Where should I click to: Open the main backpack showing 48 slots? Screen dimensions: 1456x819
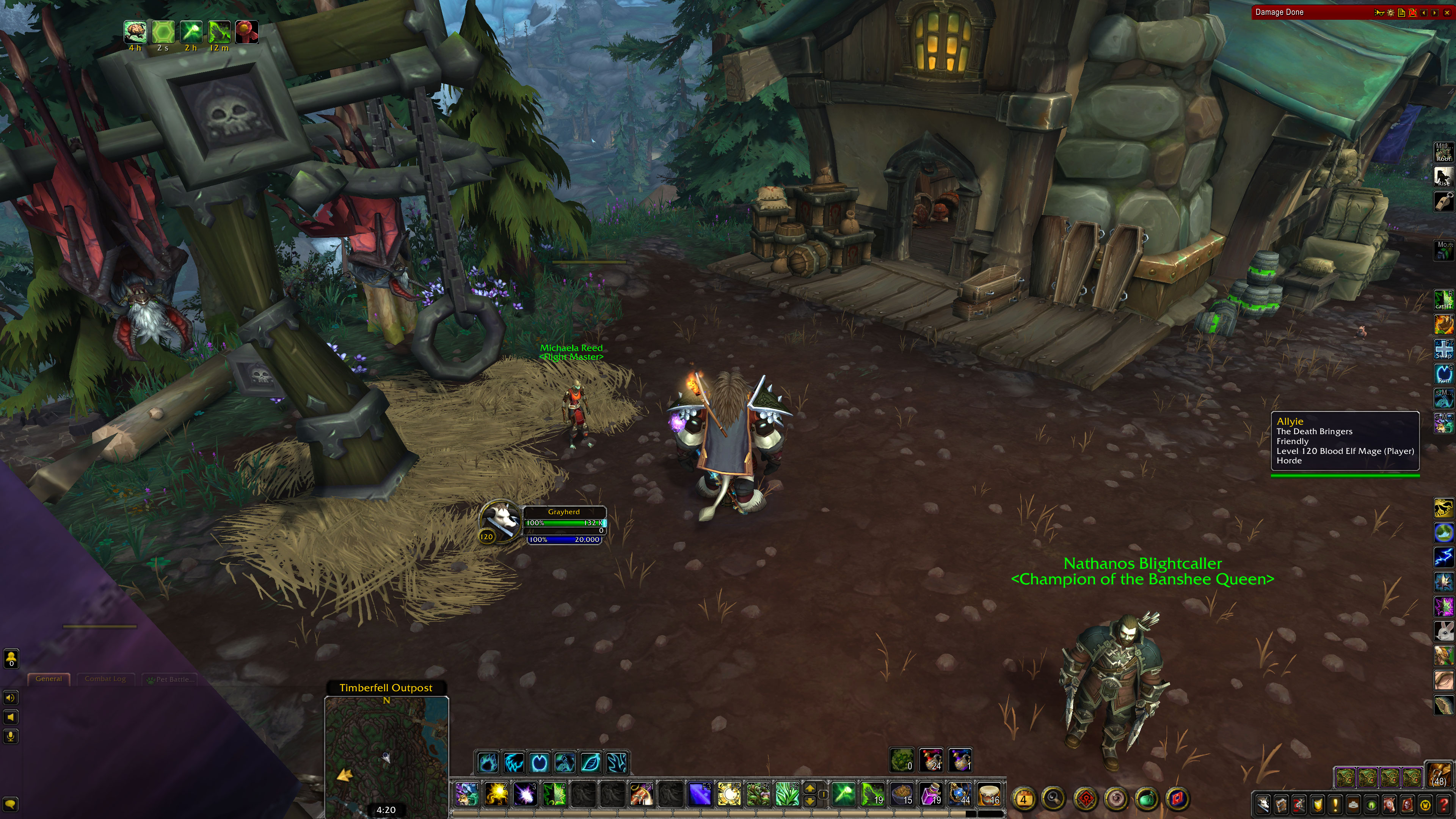tap(1440, 775)
